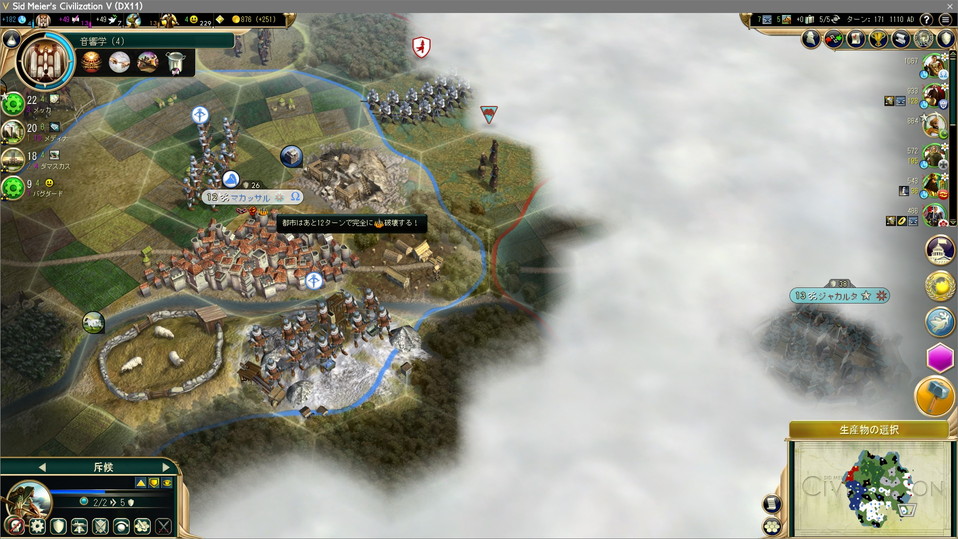Open the Civilopedia help question mark
The image size is (958, 539).
click(x=925, y=19)
